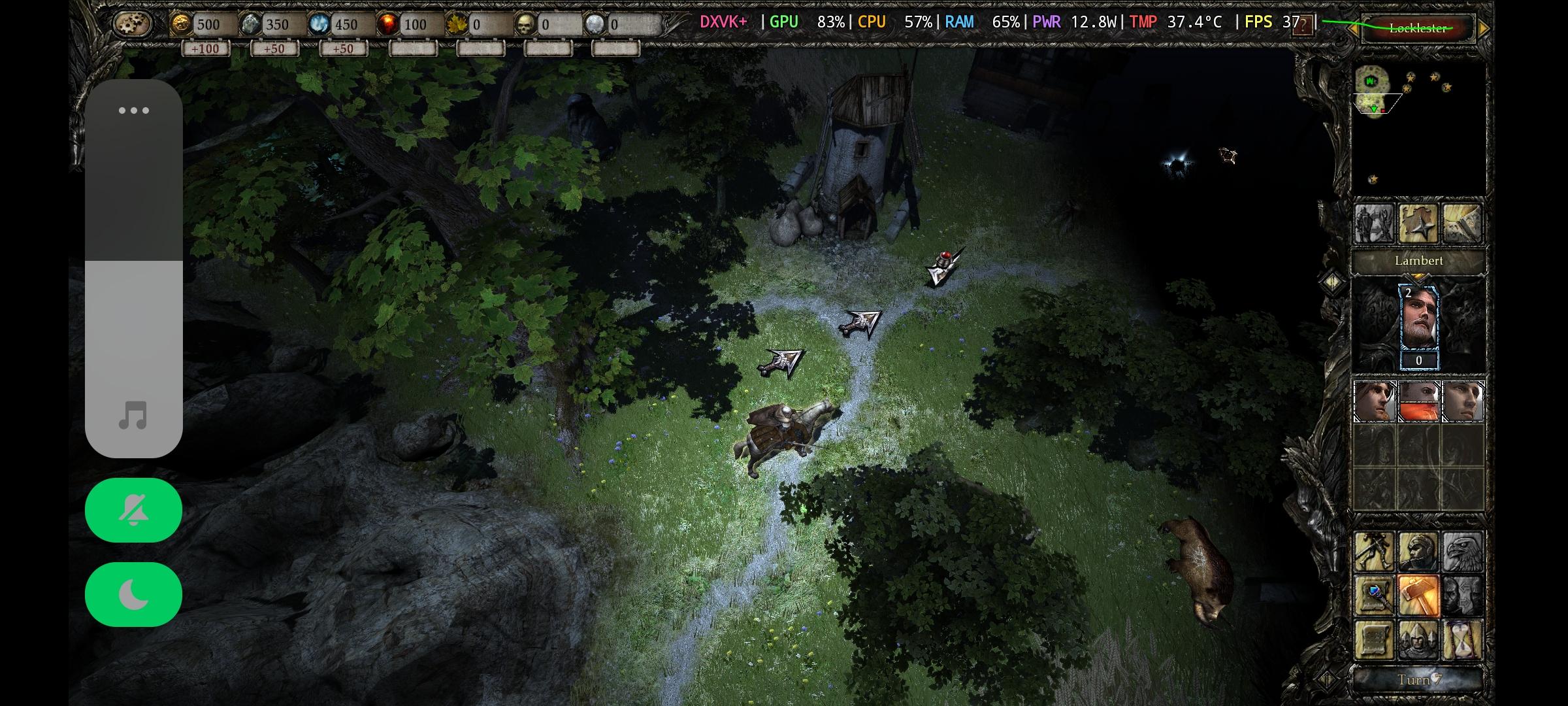
Task: Toggle the phone overlay moon button
Action: click(x=133, y=594)
